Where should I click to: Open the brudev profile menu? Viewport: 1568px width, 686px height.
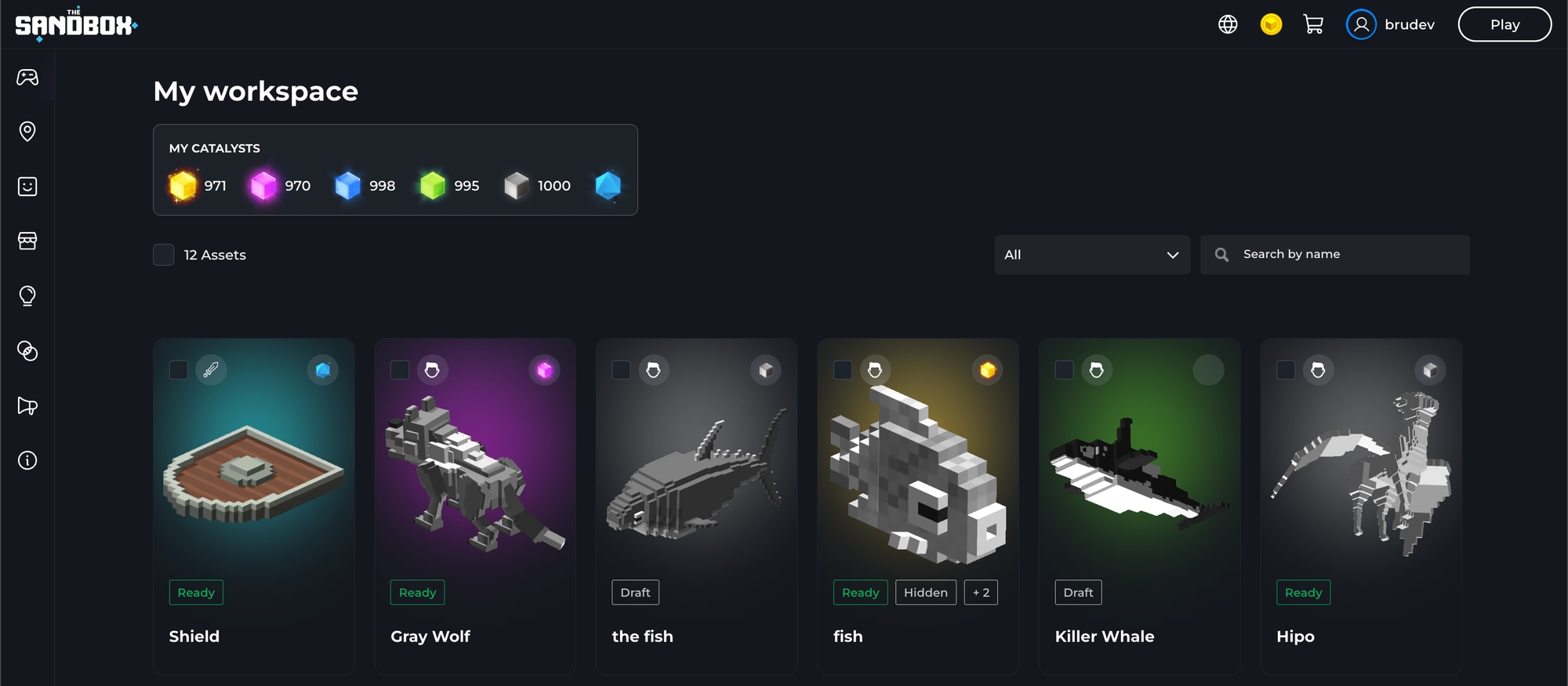click(1391, 24)
